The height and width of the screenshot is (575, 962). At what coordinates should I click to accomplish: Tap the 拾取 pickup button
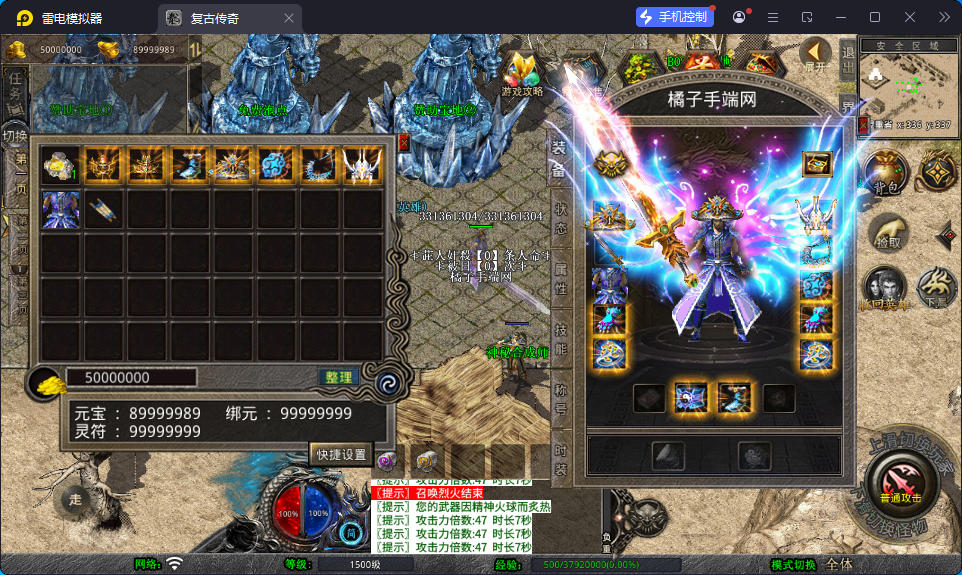point(887,234)
